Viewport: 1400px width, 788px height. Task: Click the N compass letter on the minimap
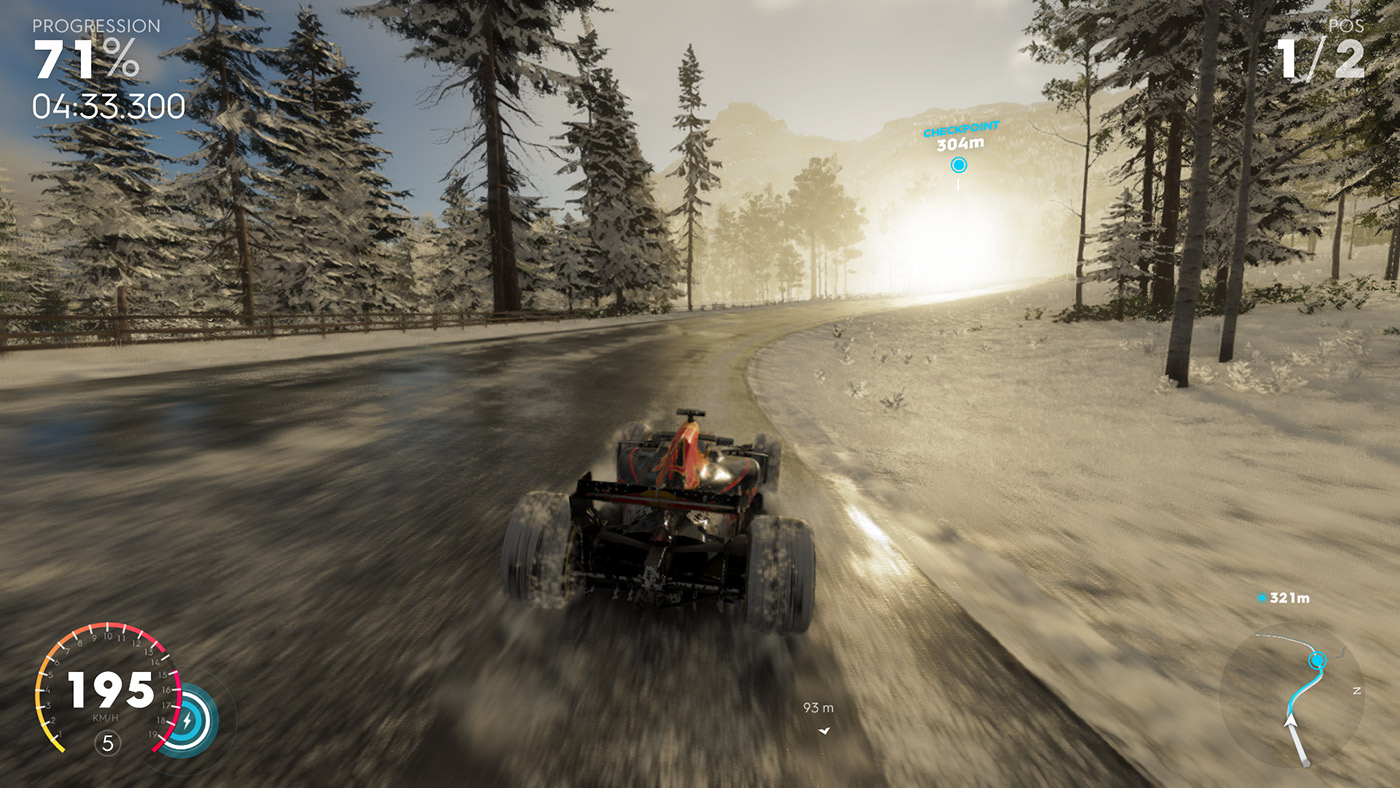[1356, 690]
